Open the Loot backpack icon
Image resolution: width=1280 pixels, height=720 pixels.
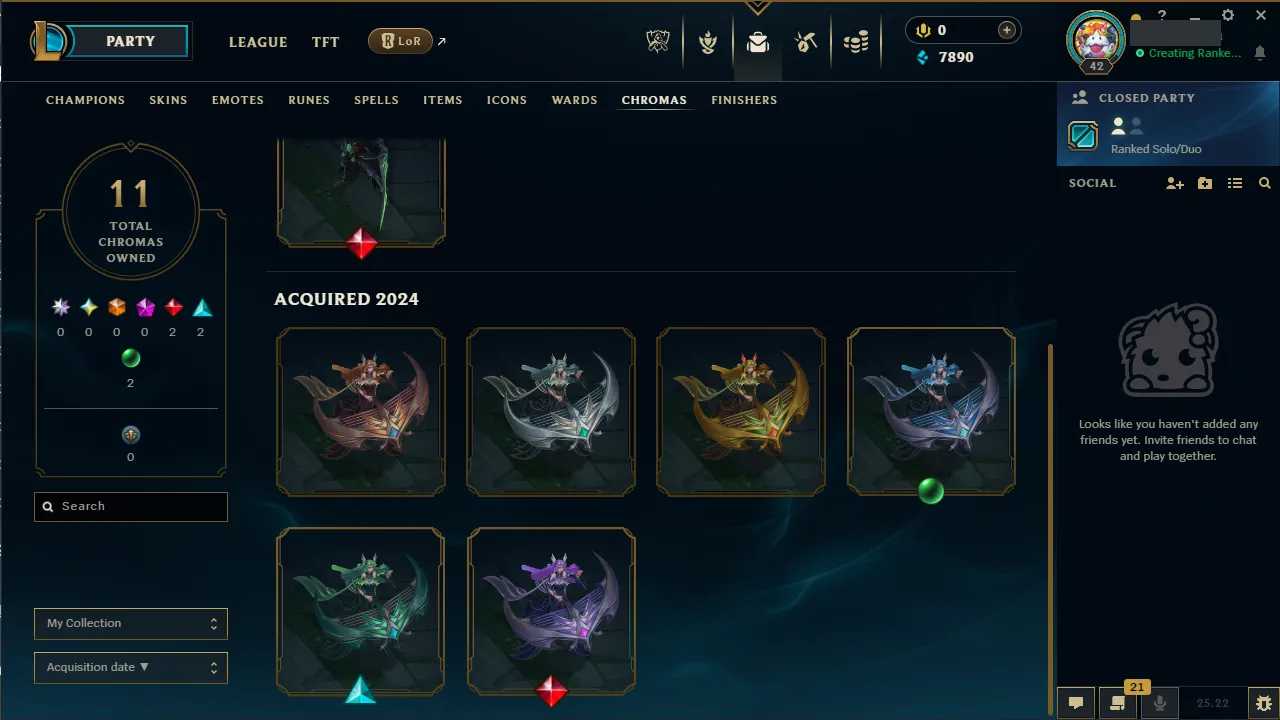tap(757, 43)
